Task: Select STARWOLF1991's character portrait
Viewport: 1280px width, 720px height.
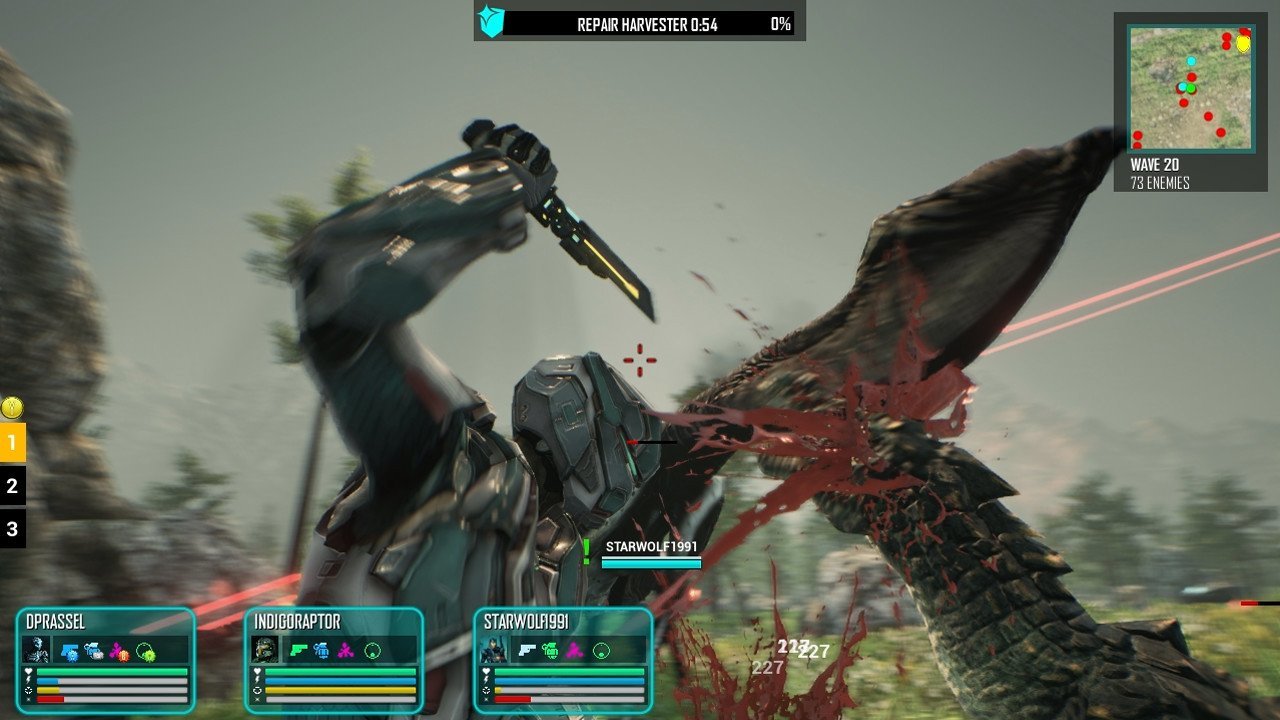Action: pos(494,650)
